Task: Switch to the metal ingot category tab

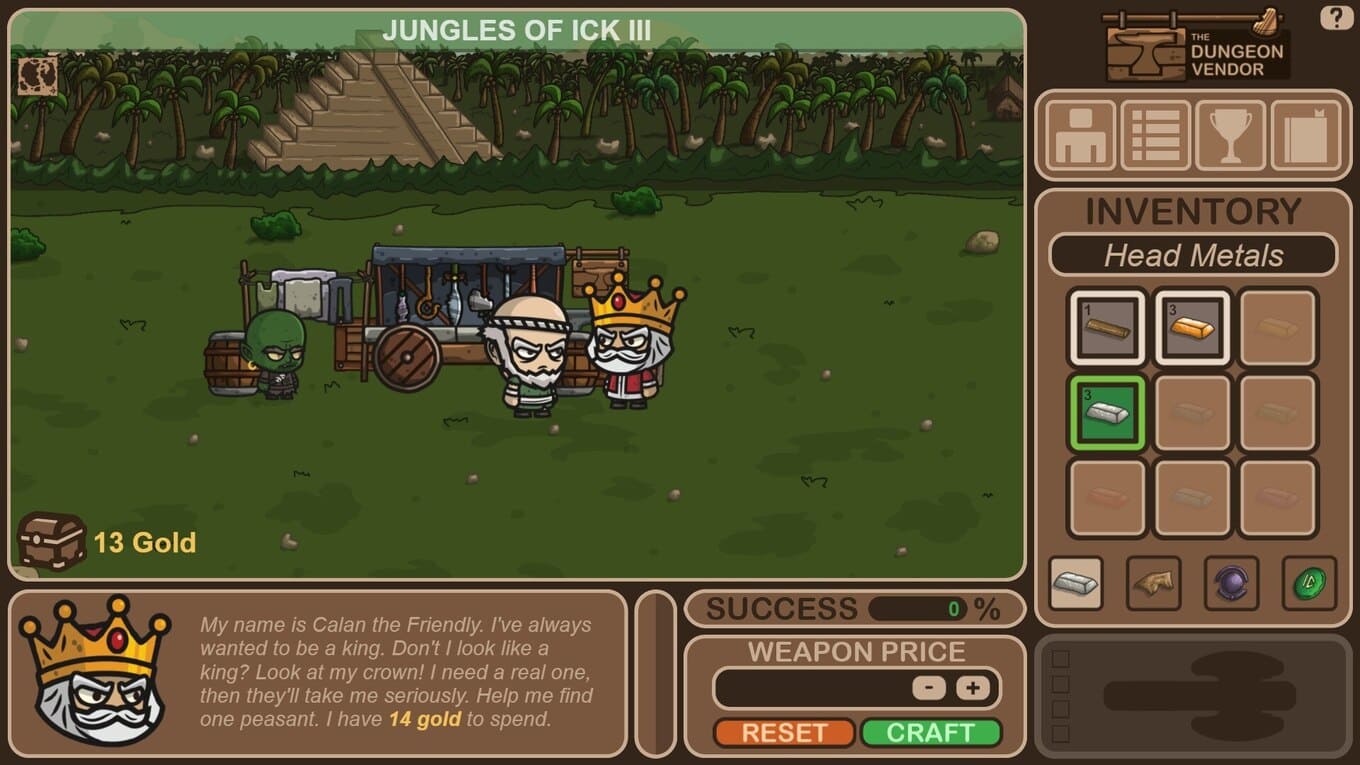Action: click(1076, 583)
